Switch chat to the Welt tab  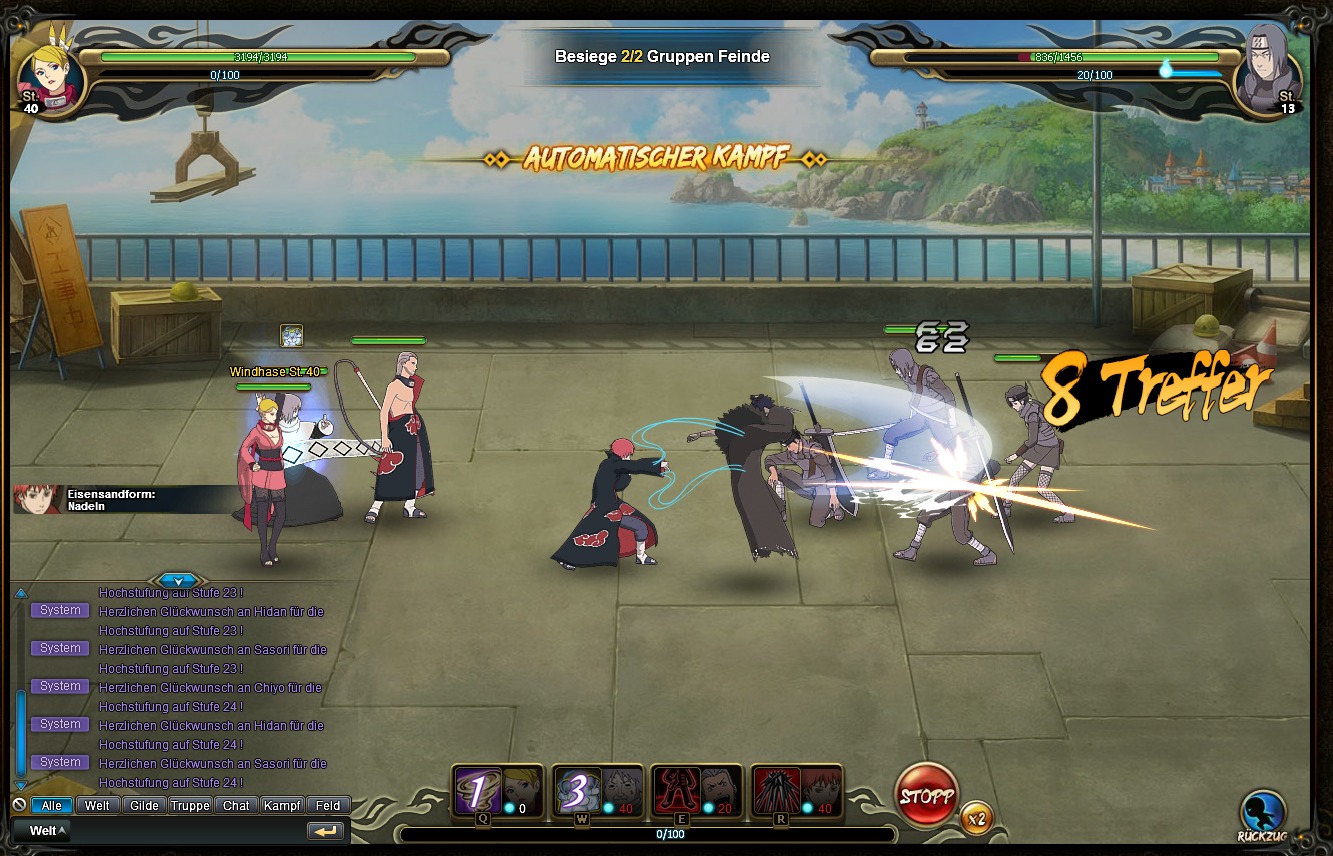click(x=97, y=805)
